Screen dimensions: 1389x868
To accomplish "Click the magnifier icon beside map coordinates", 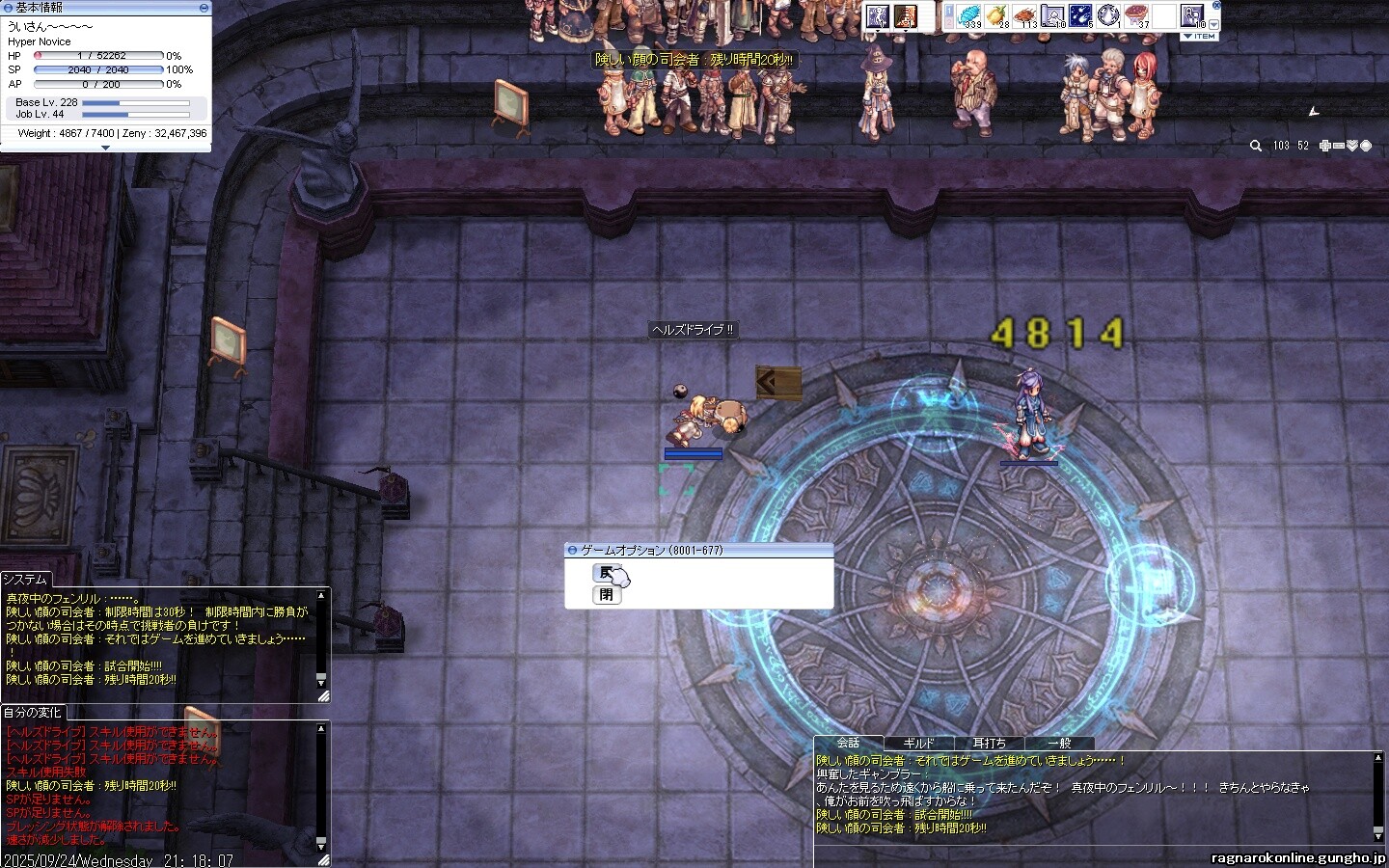I will (1255, 146).
